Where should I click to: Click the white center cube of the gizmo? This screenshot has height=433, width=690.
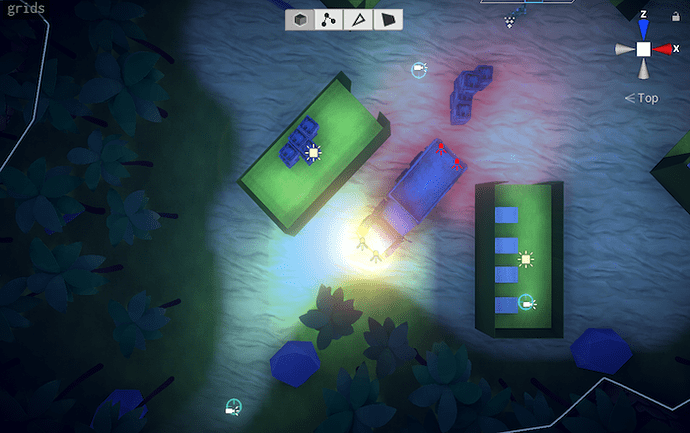644,48
